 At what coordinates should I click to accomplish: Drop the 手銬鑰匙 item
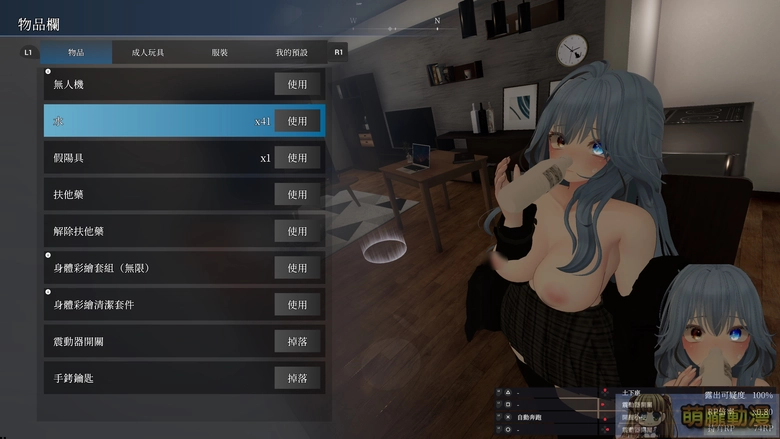297,378
